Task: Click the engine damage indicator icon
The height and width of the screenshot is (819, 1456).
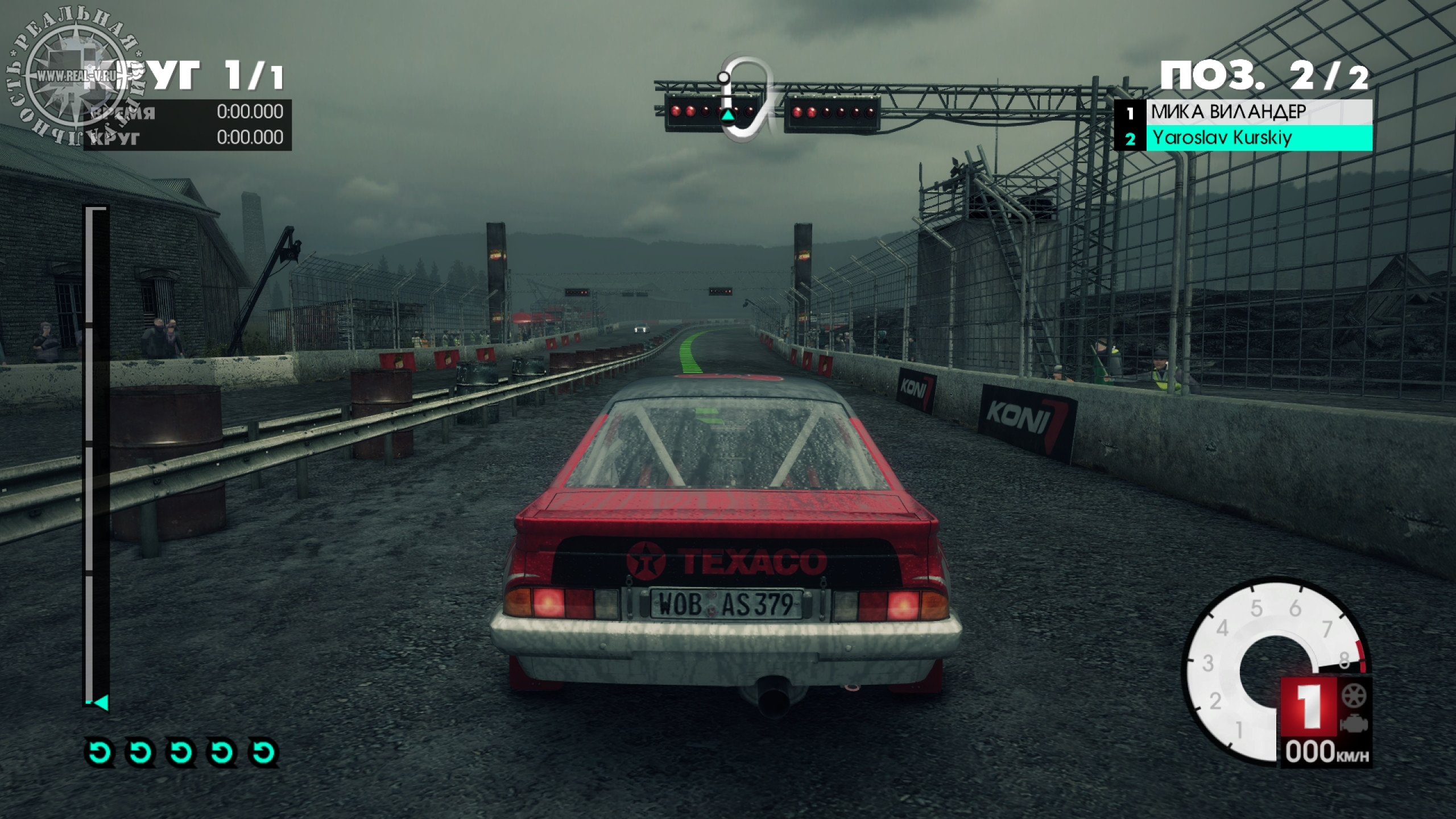Action: (x=1354, y=723)
